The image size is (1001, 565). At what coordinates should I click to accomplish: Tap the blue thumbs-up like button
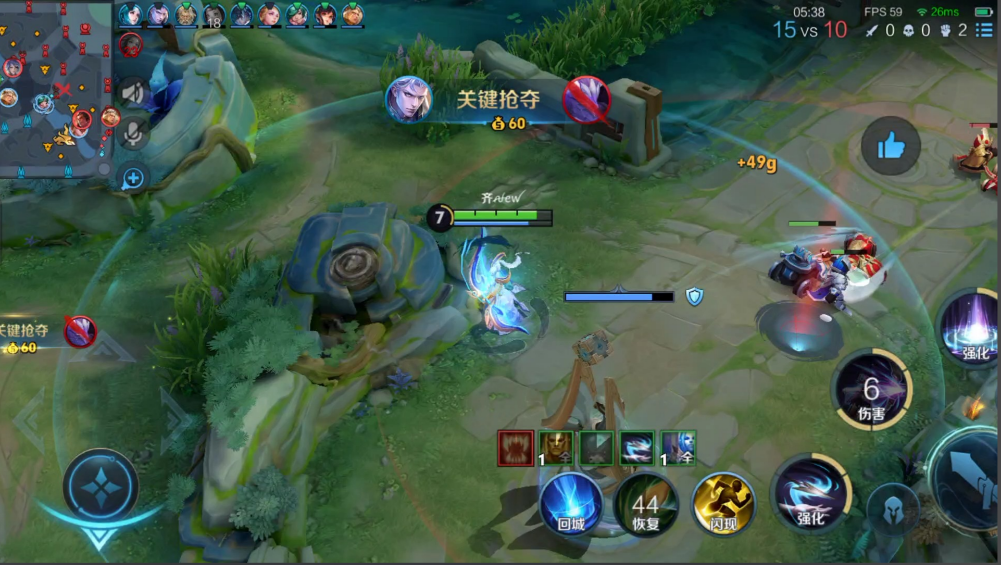click(x=890, y=146)
